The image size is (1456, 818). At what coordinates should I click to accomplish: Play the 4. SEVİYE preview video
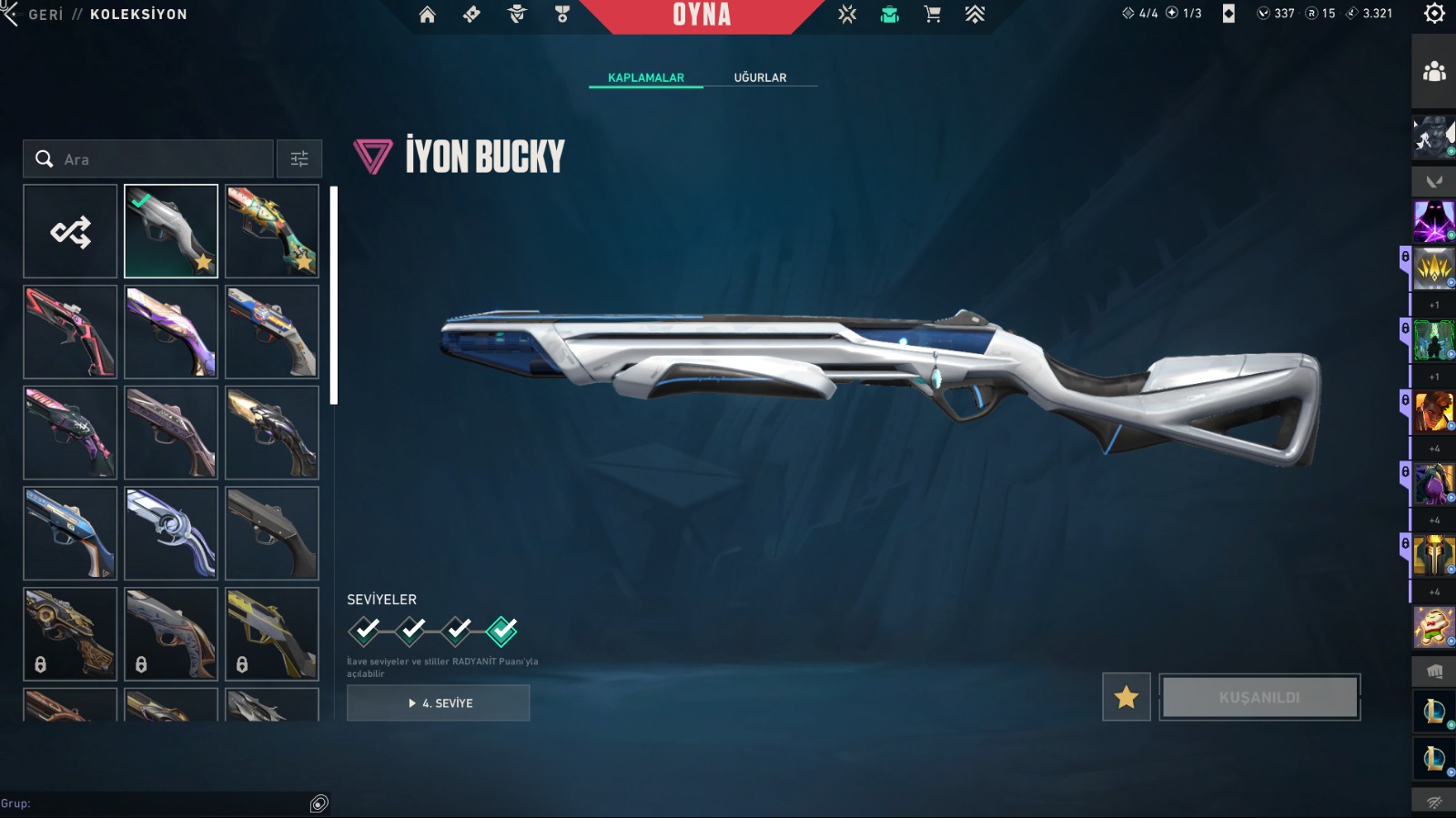(439, 703)
